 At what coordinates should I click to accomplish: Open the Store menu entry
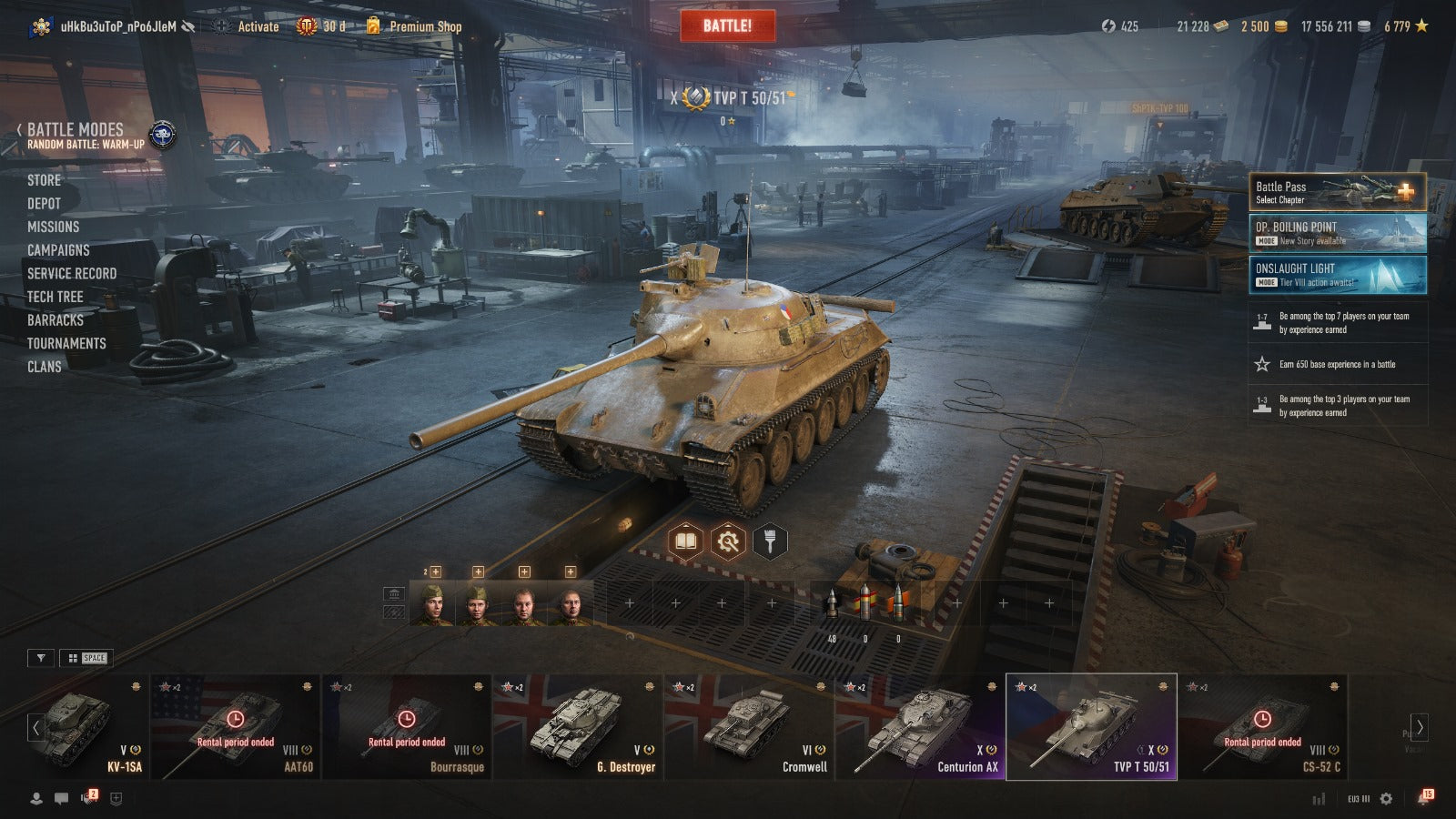pos(44,180)
